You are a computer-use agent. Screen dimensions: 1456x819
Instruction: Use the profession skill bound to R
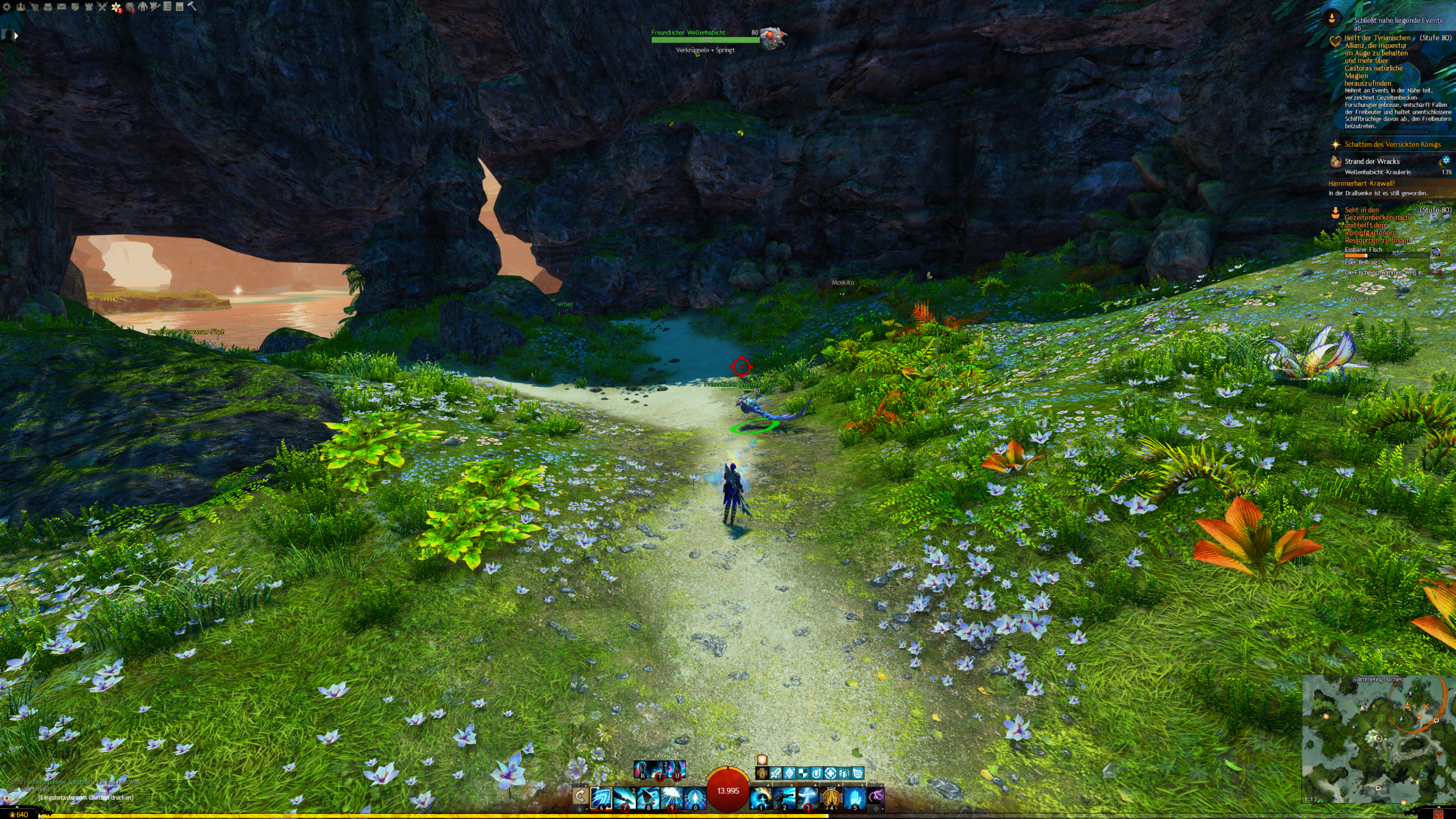coord(642,770)
